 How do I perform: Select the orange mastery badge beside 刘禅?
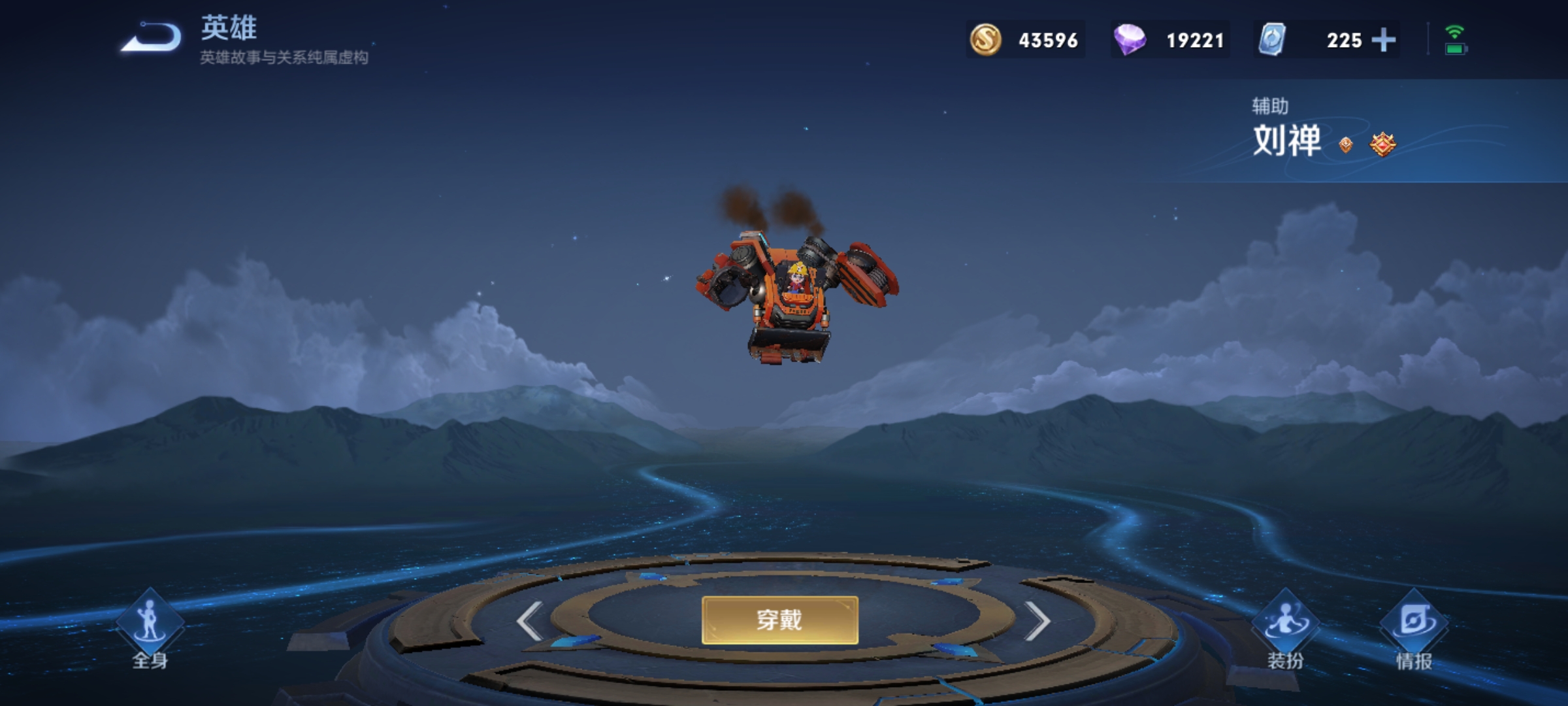pos(1382,144)
